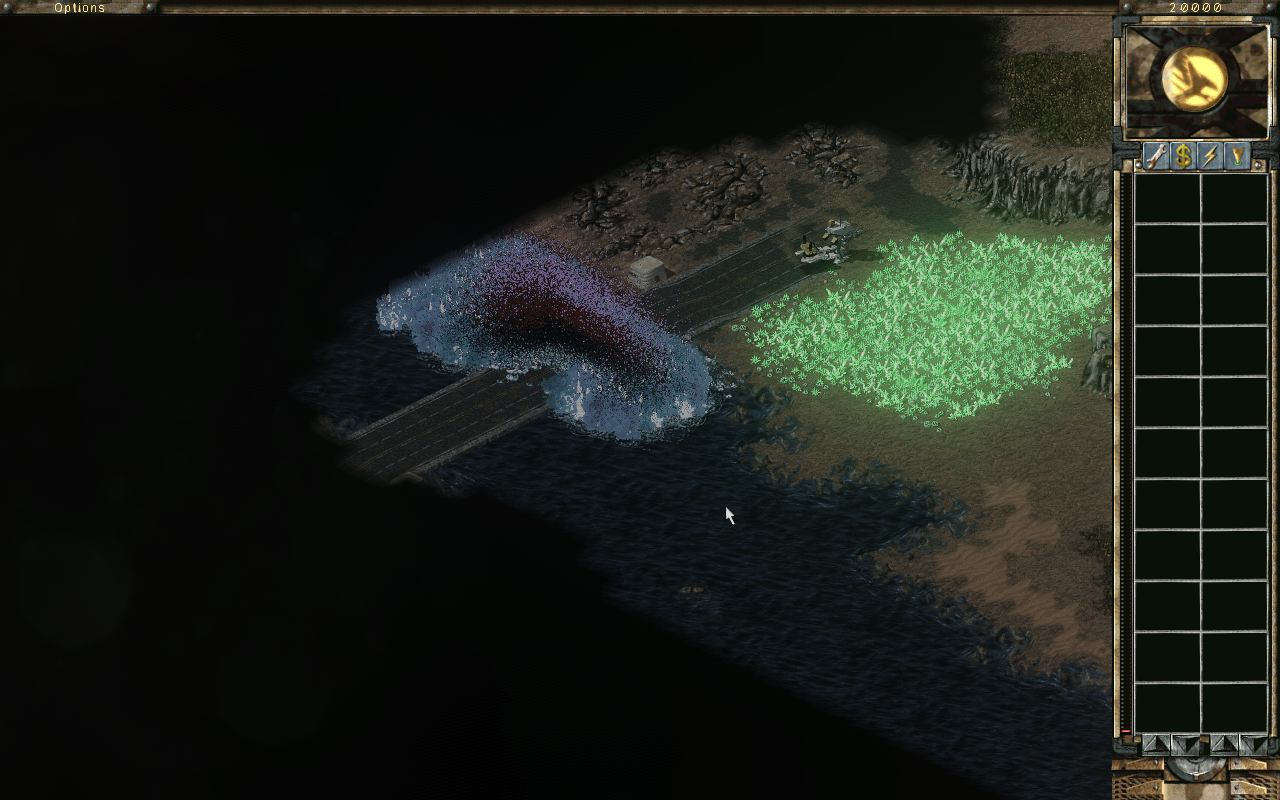The image size is (1280, 800).
Task: Click the radar screen with the golden emblem
Action: (x=1195, y=80)
